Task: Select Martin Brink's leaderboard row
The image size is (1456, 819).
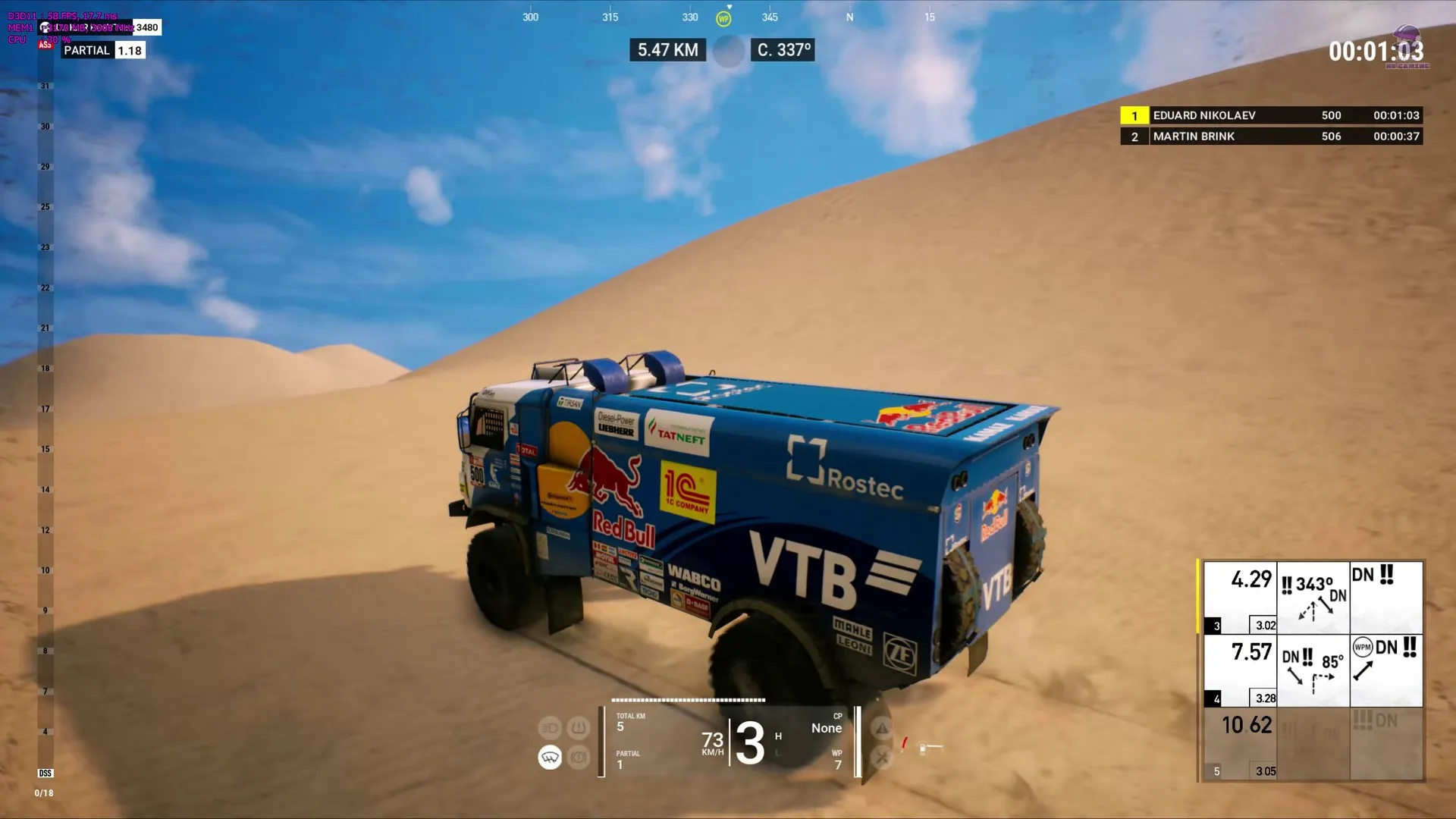Action: coord(1270,136)
